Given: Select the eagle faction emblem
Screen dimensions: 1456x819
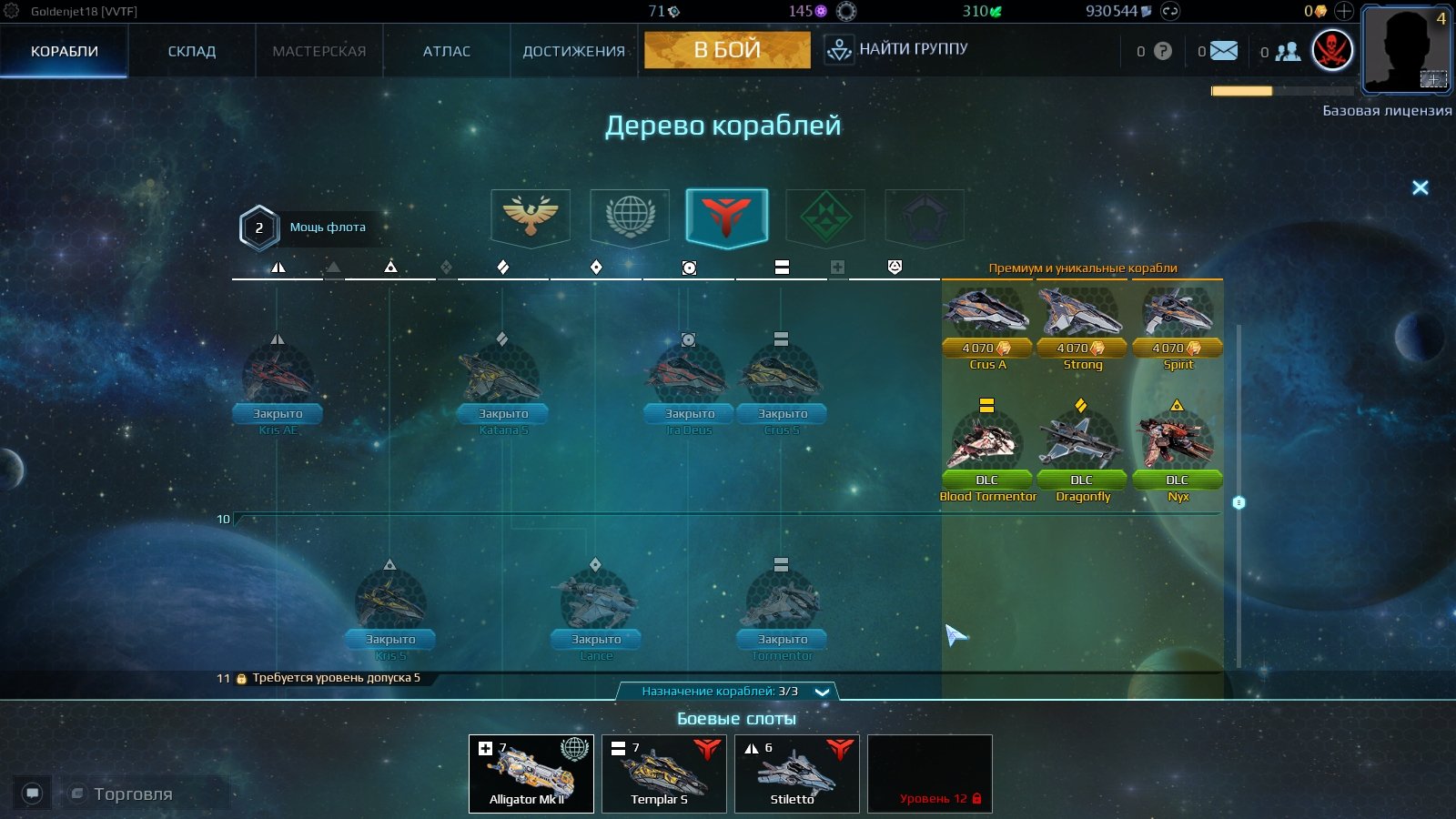Looking at the screenshot, I should point(531,217).
